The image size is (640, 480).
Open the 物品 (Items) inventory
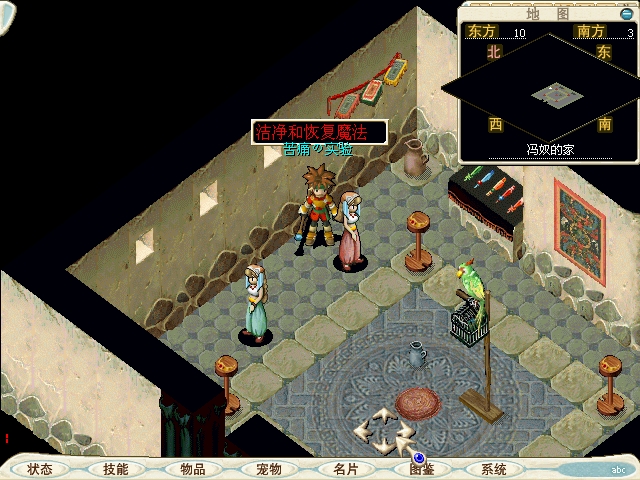point(192,469)
